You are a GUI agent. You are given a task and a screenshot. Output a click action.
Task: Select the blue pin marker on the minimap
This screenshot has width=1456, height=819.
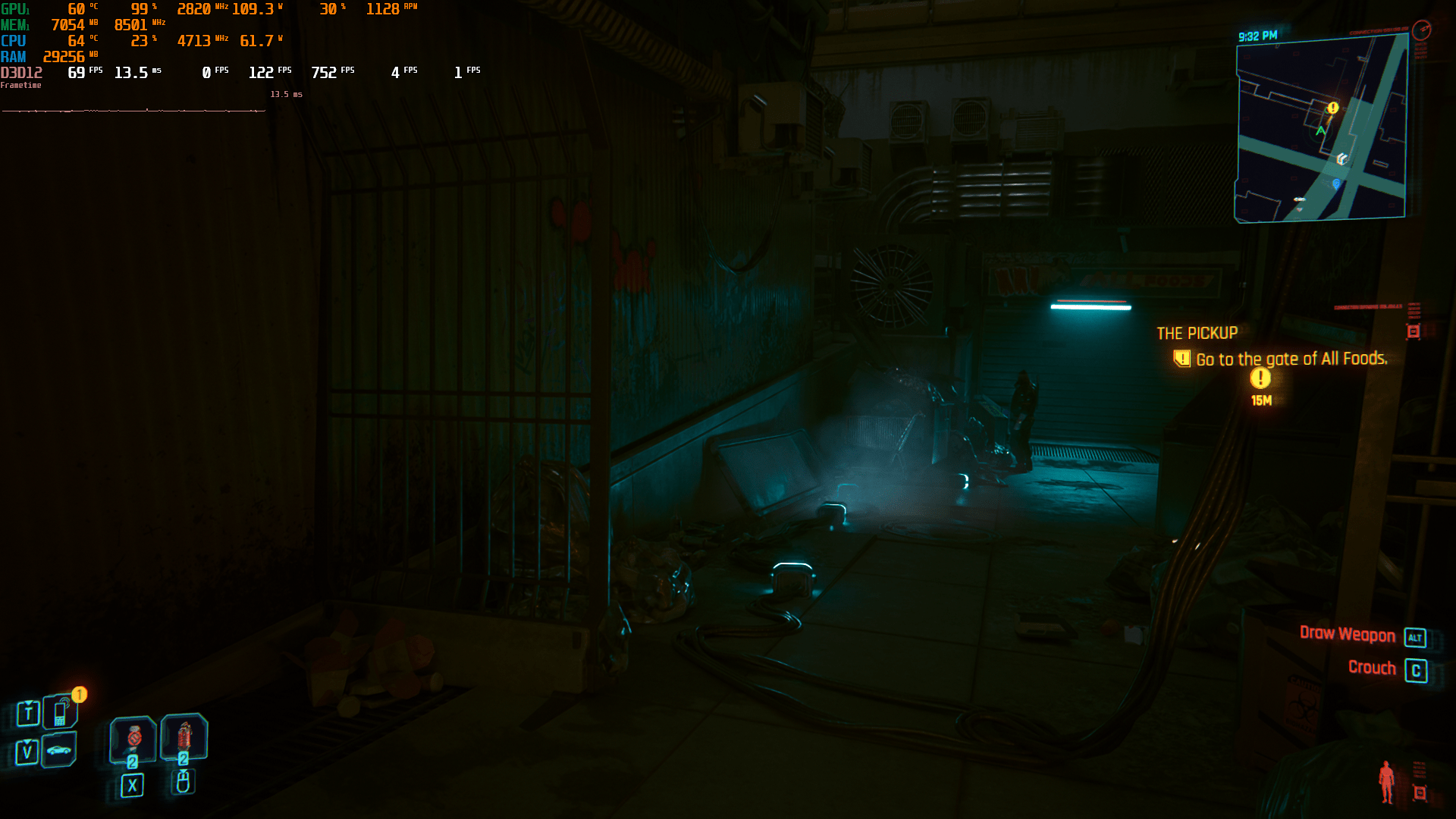1336,184
